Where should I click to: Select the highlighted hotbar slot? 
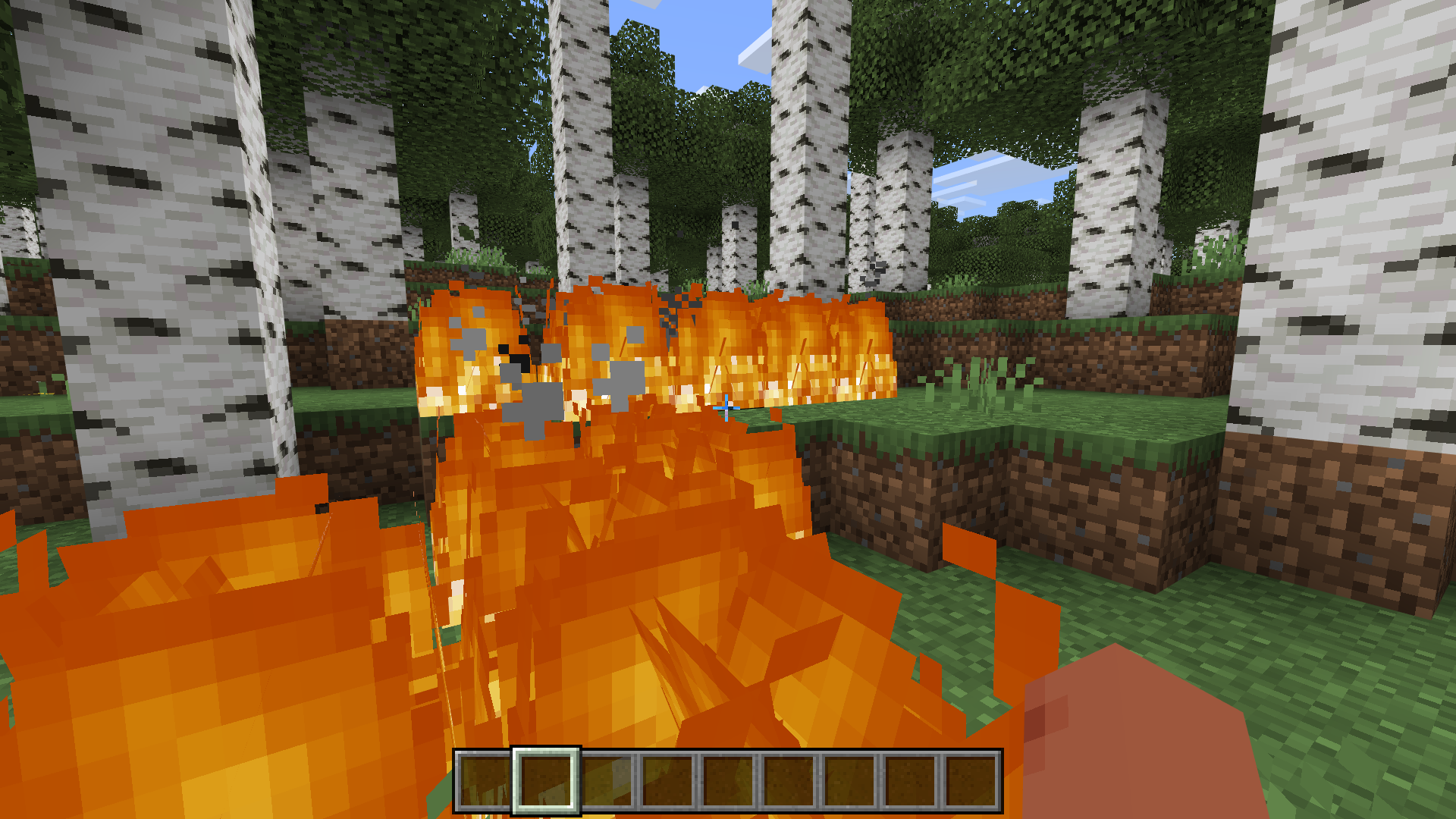[x=546, y=780]
